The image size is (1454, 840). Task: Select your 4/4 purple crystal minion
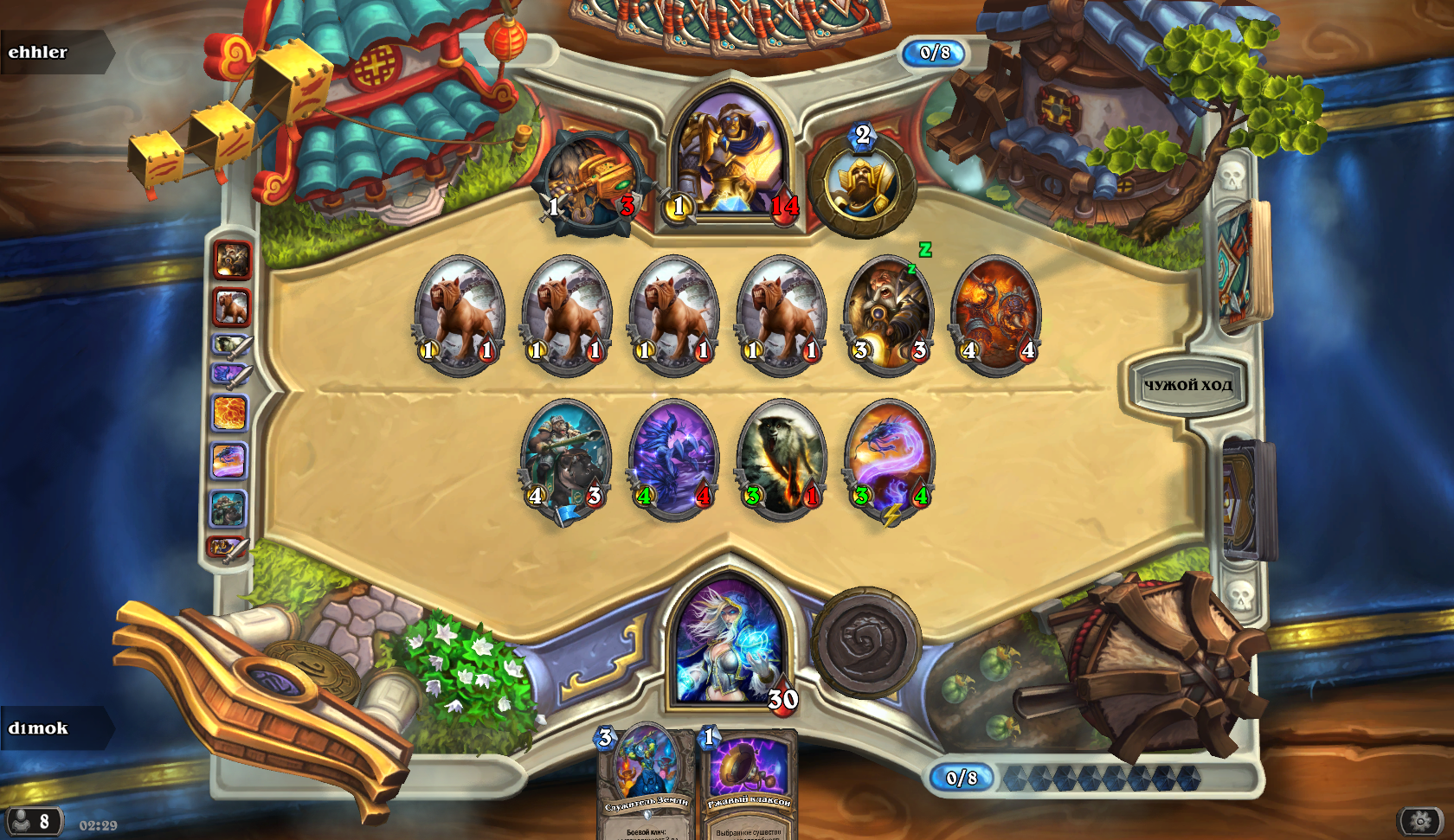(x=673, y=458)
